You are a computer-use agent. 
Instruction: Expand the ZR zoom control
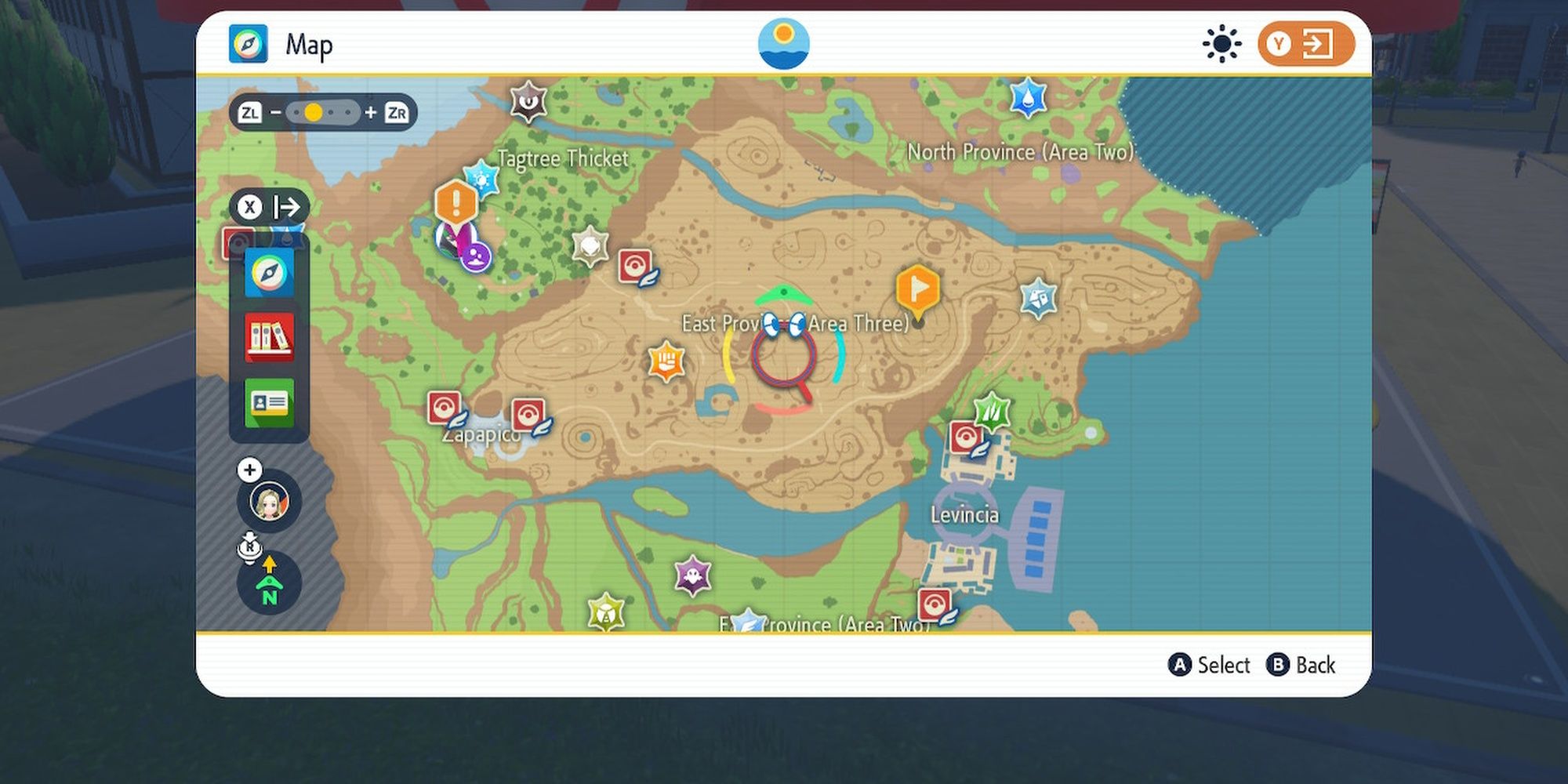click(x=398, y=112)
